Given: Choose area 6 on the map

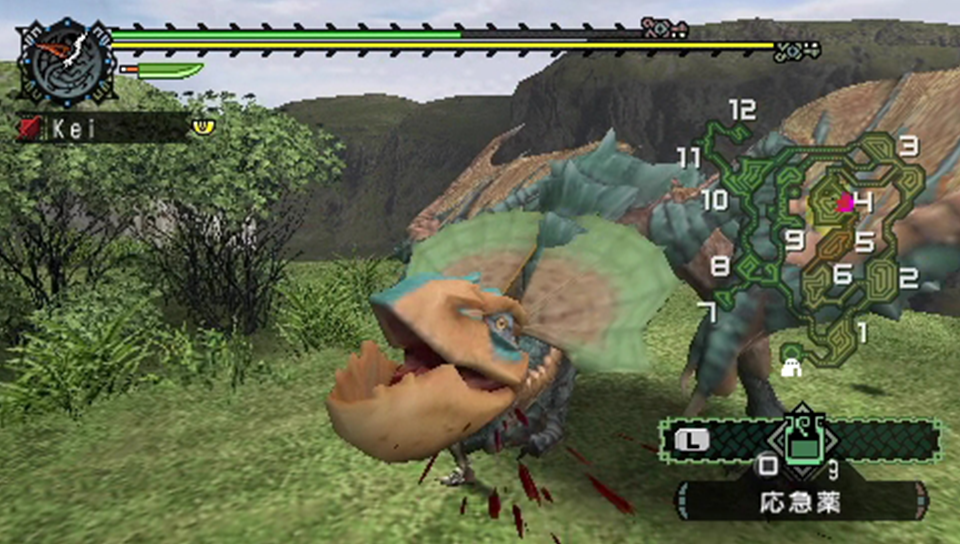Looking at the screenshot, I should point(842,272).
